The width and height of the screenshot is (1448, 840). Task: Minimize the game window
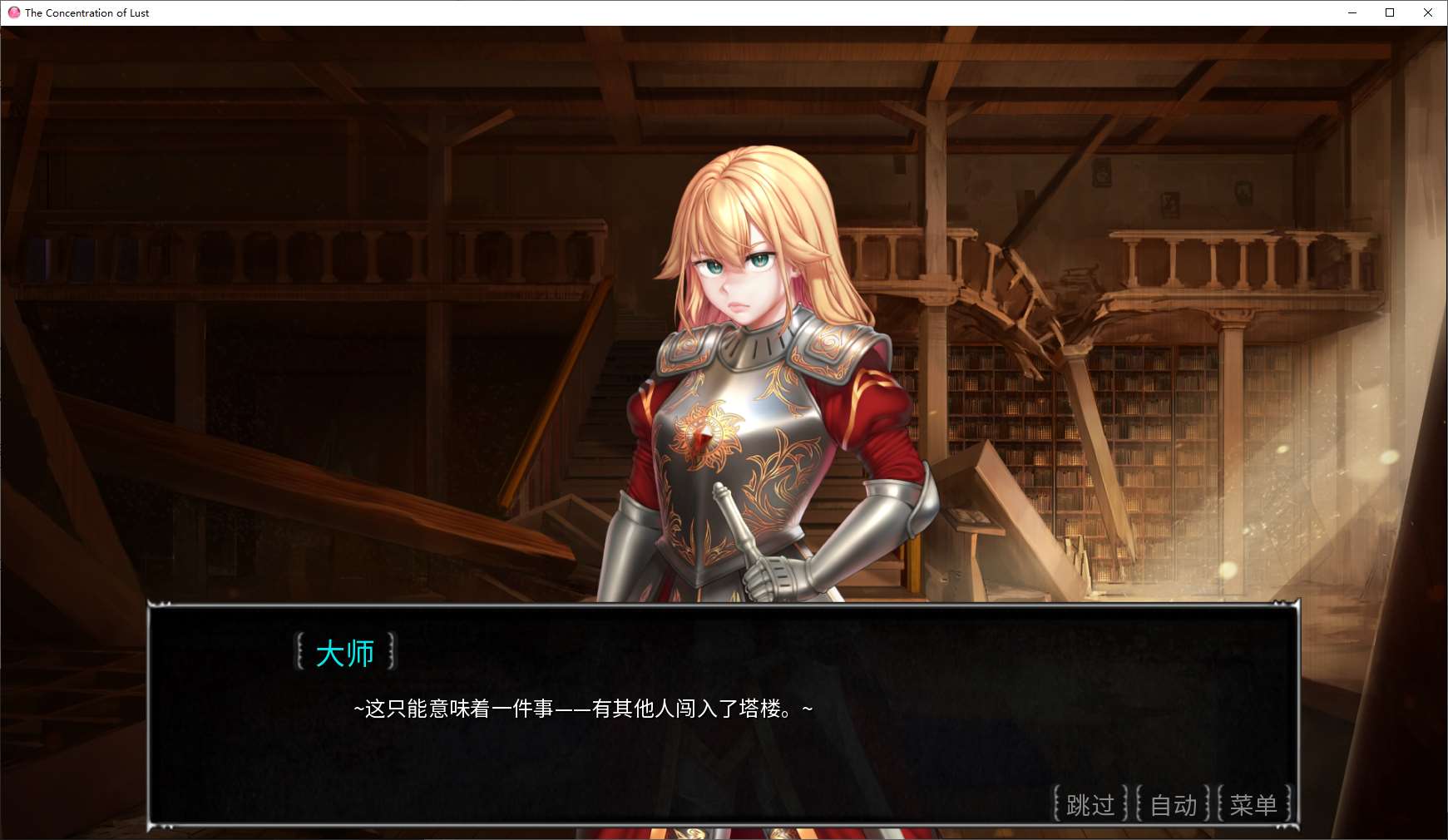(x=1352, y=12)
